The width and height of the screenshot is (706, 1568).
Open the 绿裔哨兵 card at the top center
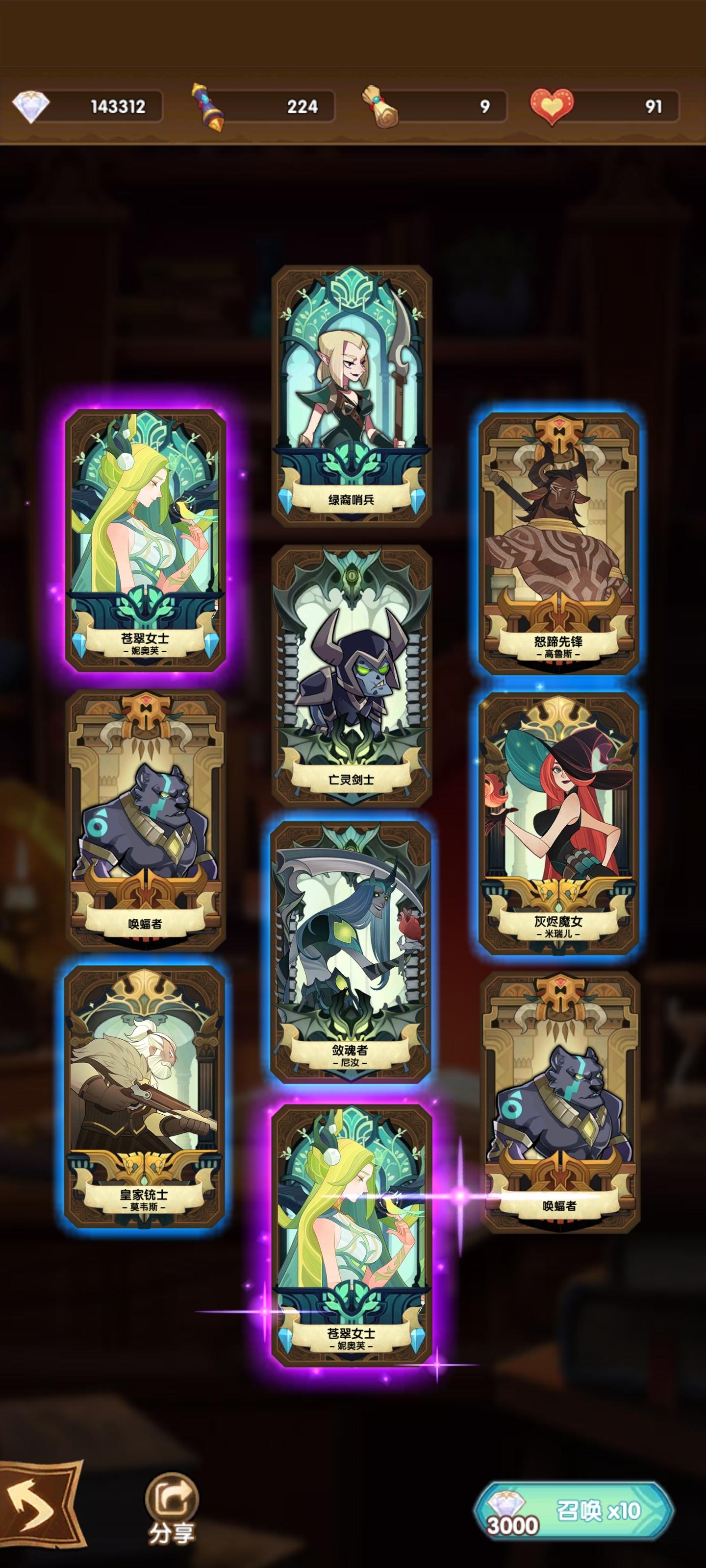click(x=352, y=395)
